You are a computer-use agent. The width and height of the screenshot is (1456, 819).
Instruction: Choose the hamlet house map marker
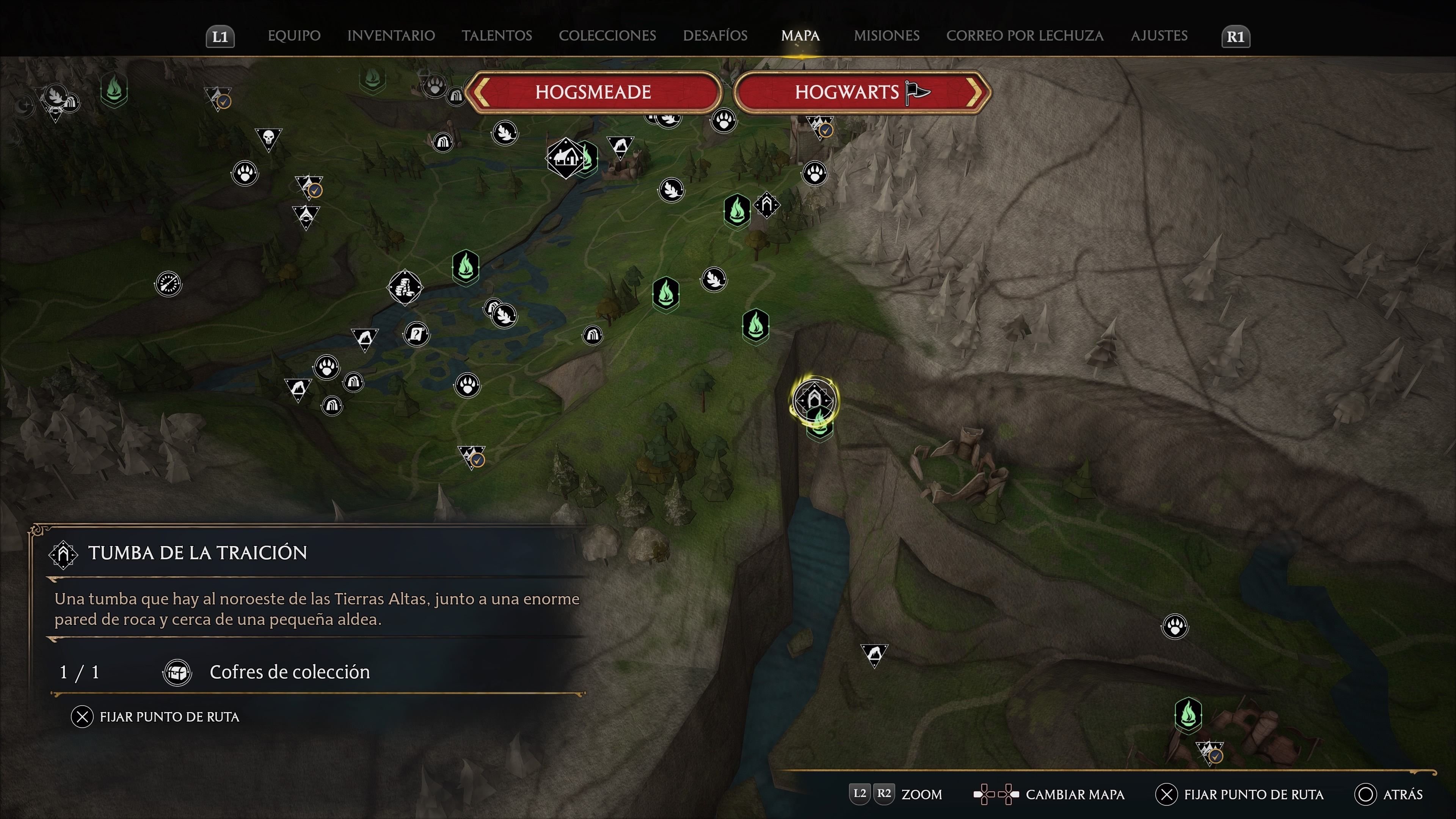[x=565, y=158]
